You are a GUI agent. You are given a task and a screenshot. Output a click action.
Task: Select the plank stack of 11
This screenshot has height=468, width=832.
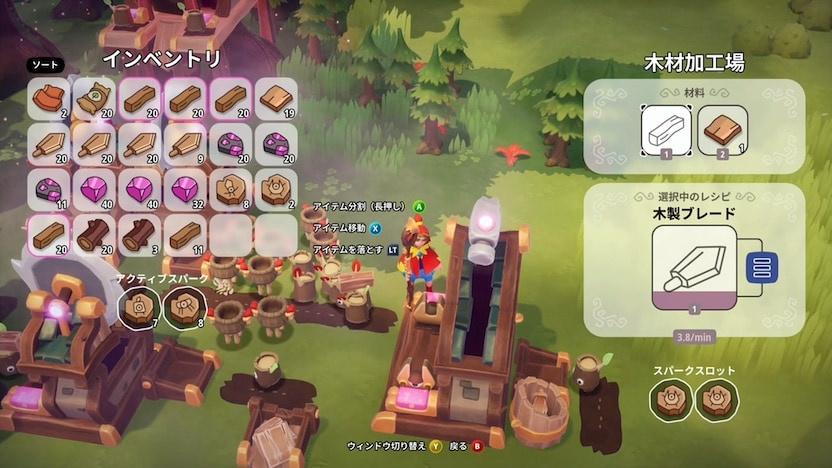click(185, 233)
